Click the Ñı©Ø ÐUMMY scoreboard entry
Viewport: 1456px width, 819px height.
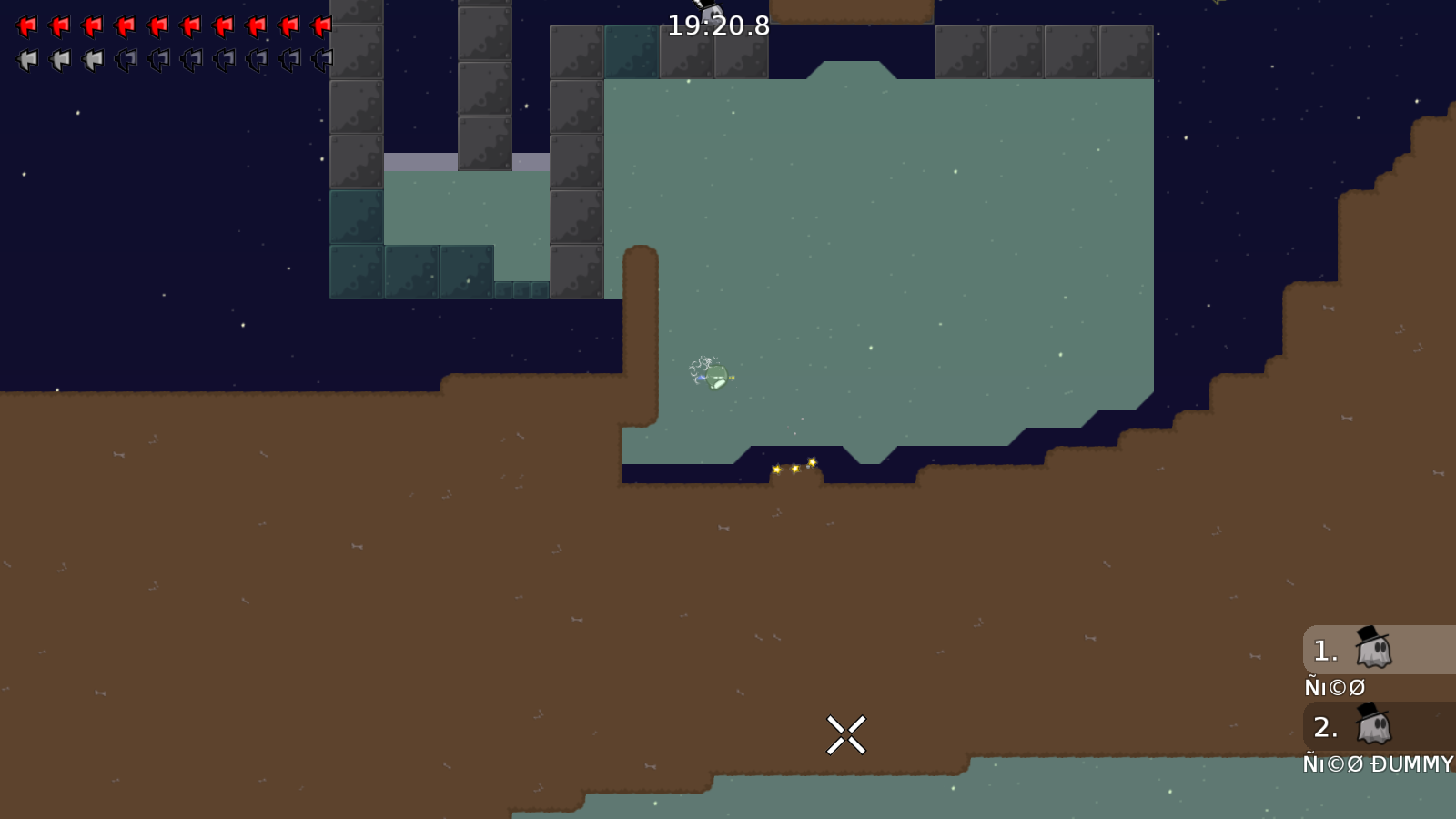click(x=1378, y=764)
